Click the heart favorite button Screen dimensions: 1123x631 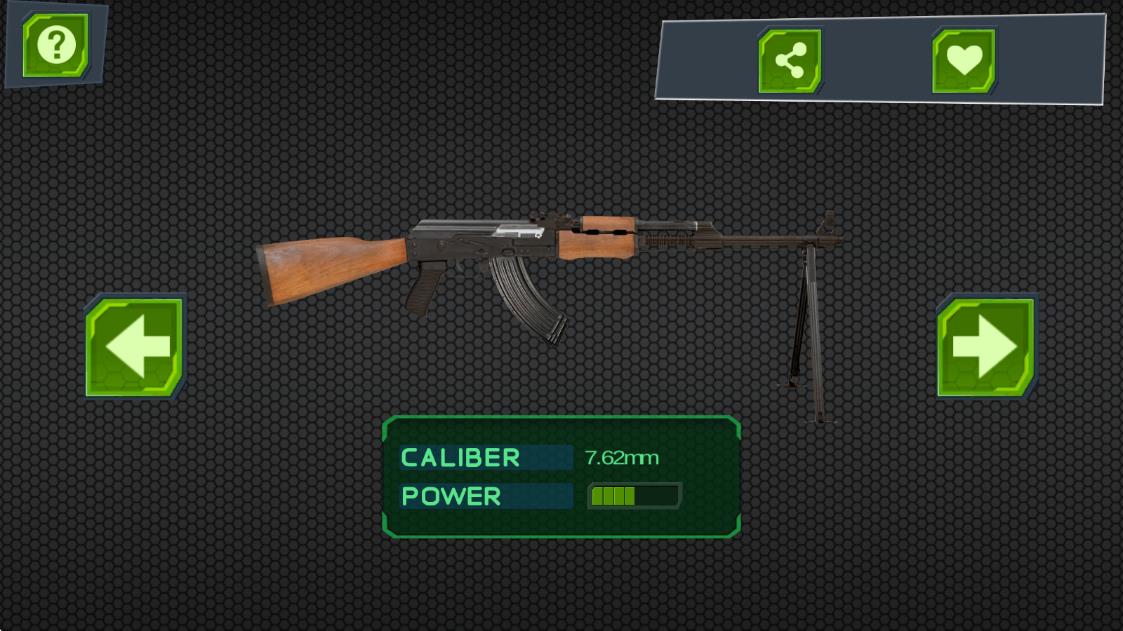(x=964, y=61)
